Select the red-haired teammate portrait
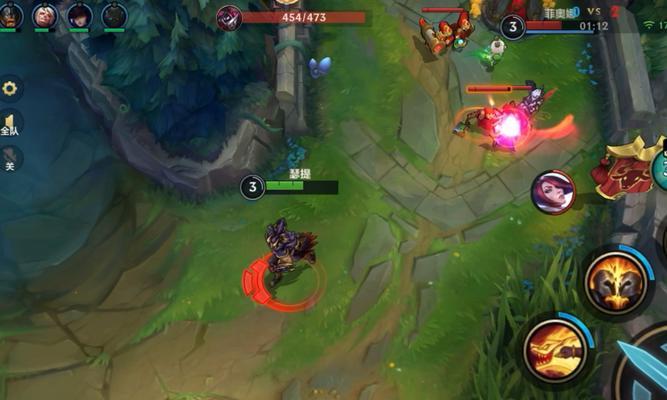Screen dimensions: 667x400 click(x=79, y=15)
